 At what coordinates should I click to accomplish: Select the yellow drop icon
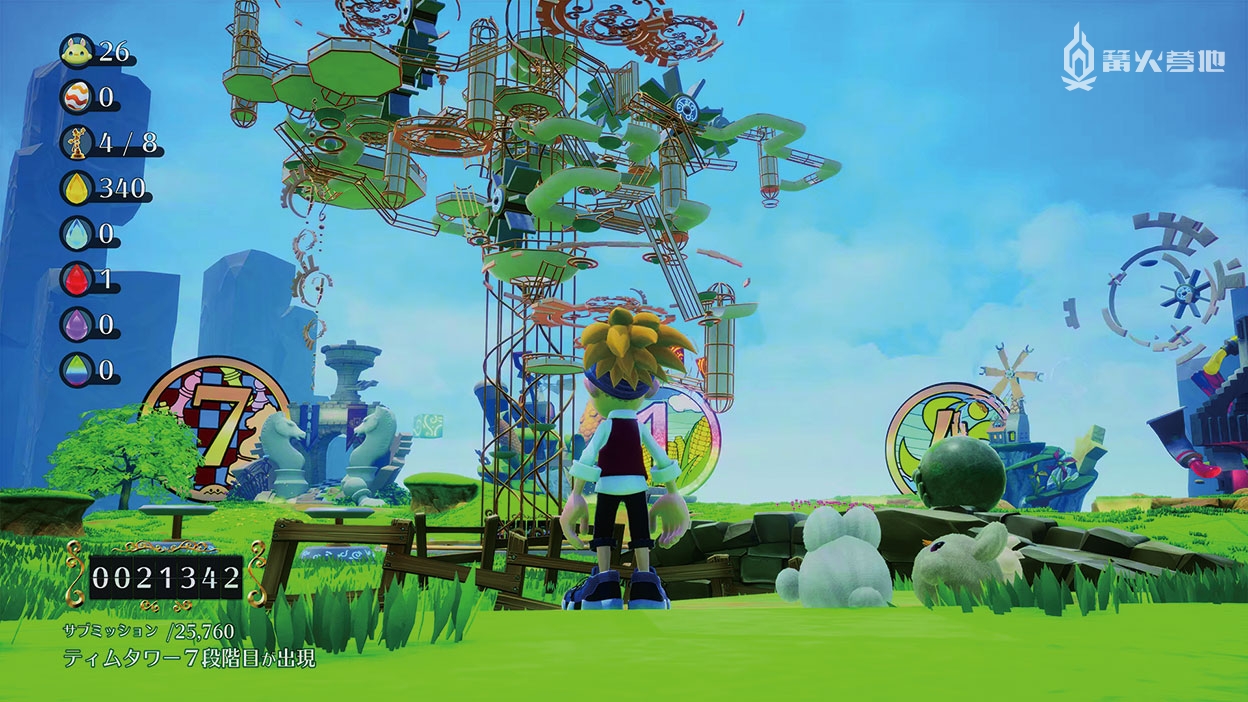pos(75,188)
